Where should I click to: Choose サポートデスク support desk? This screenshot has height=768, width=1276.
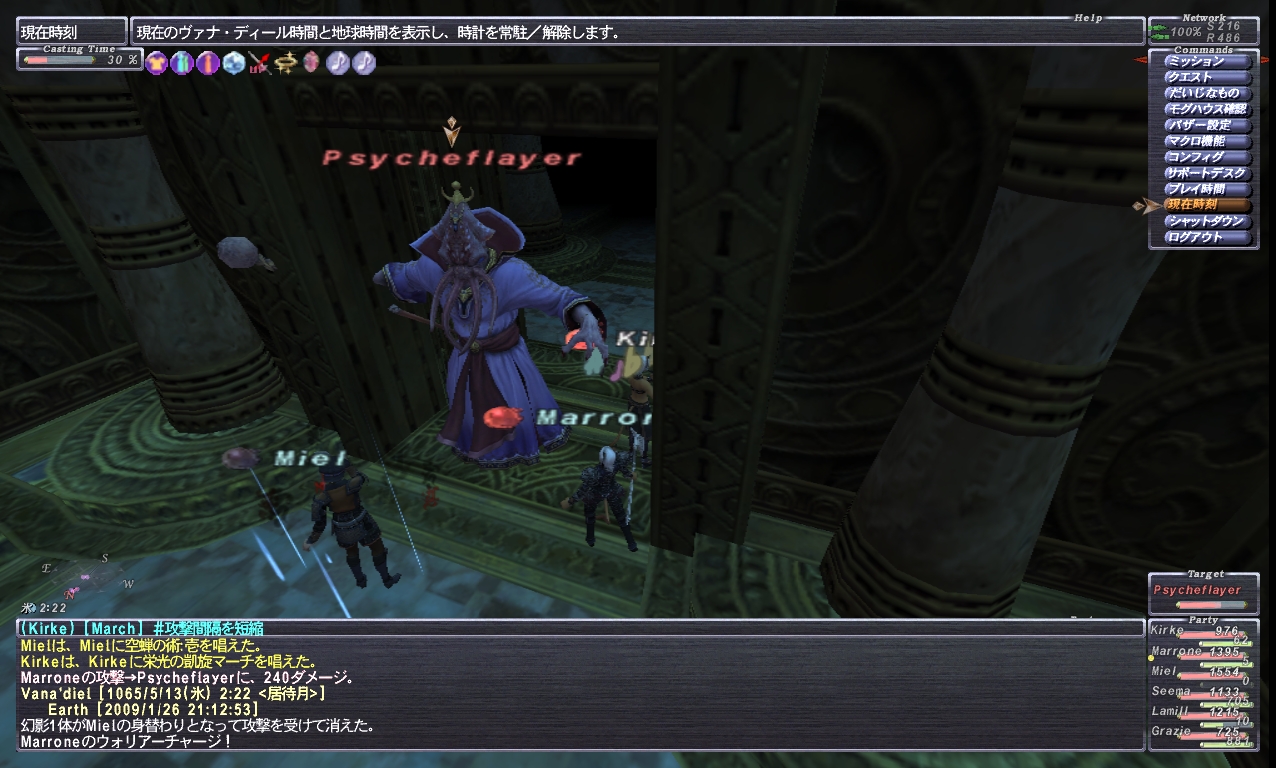point(1208,173)
